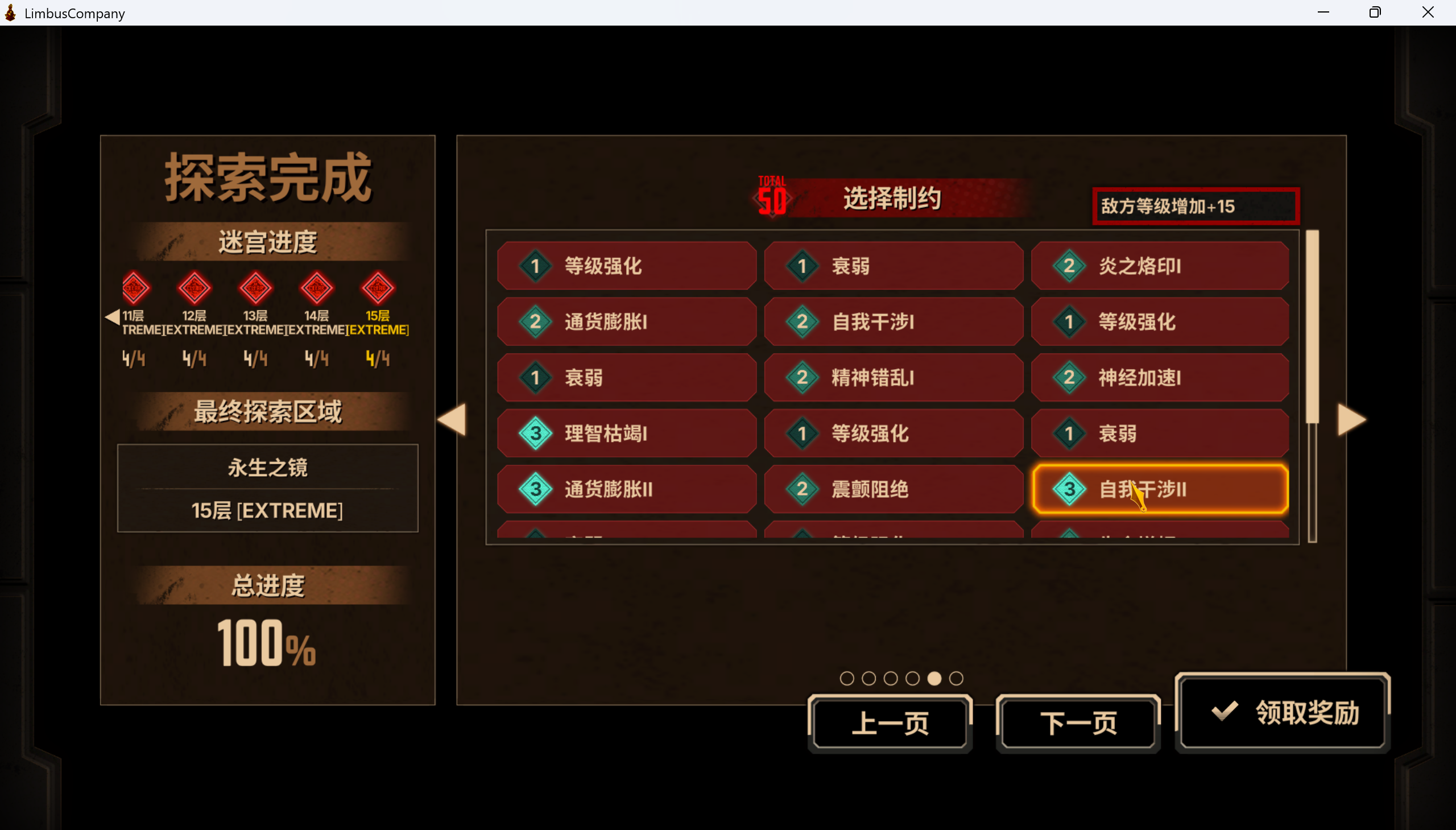Select the 12层 EXTREME floor badge
This screenshot has height=830, width=1456.
[195, 290]
